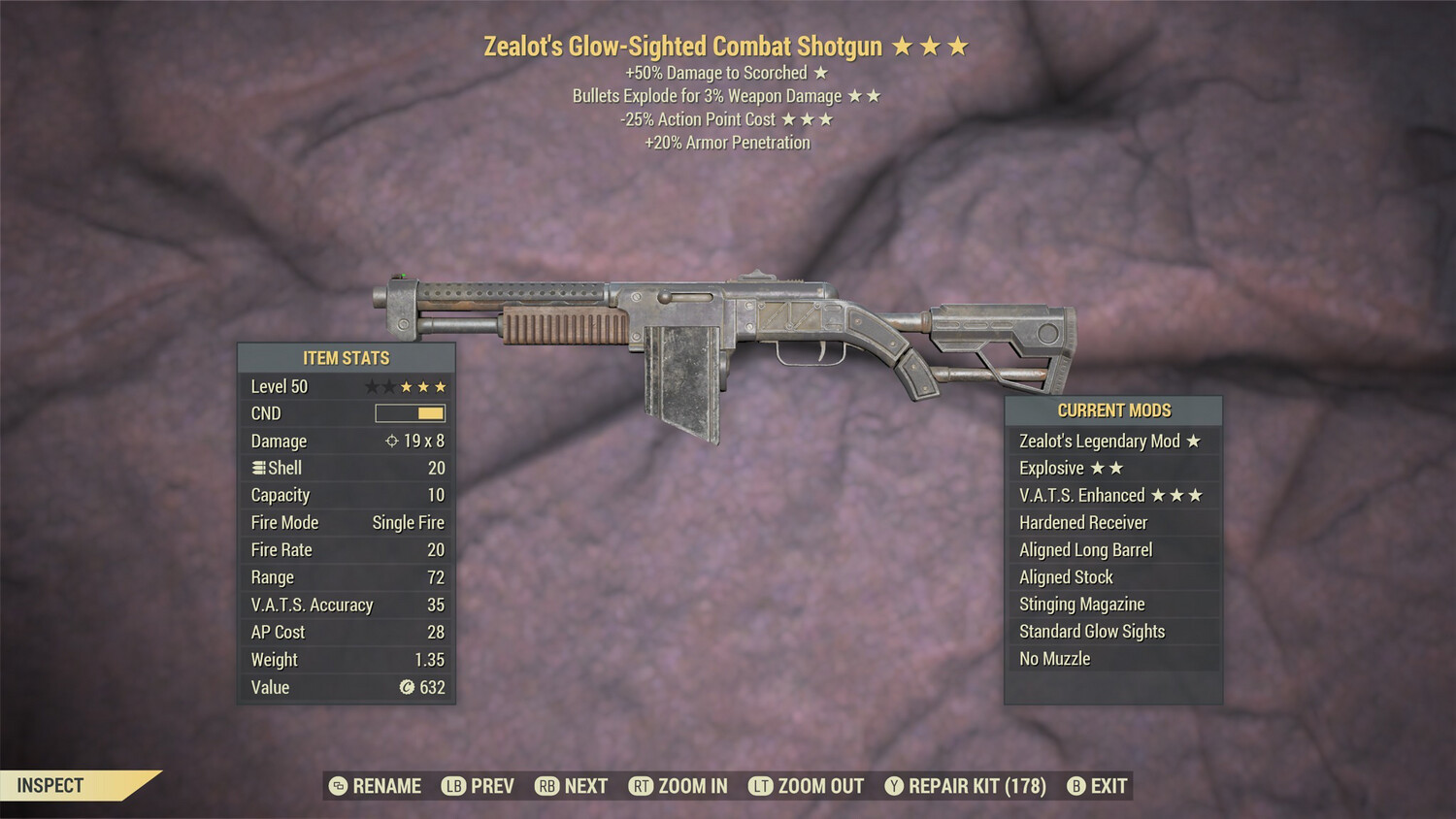Click the crosshair icon beside the Damage stat

[392, 442]
